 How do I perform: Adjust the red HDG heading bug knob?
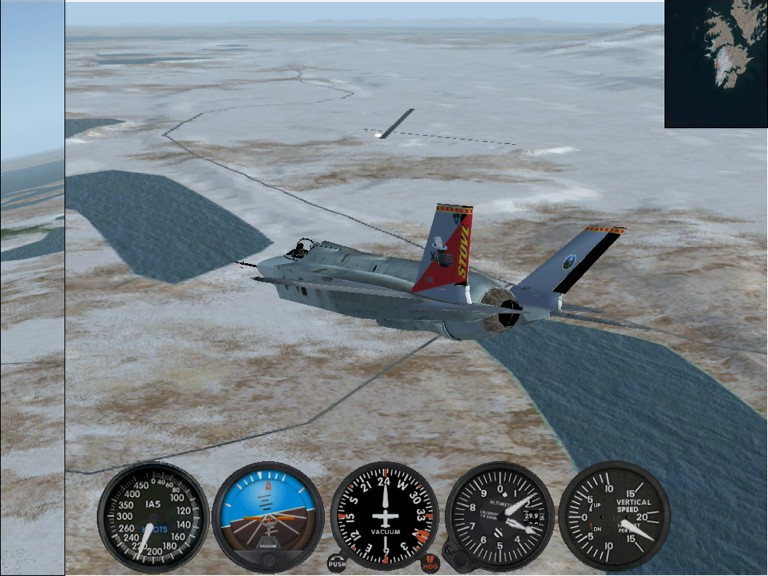tap(430, 563)
